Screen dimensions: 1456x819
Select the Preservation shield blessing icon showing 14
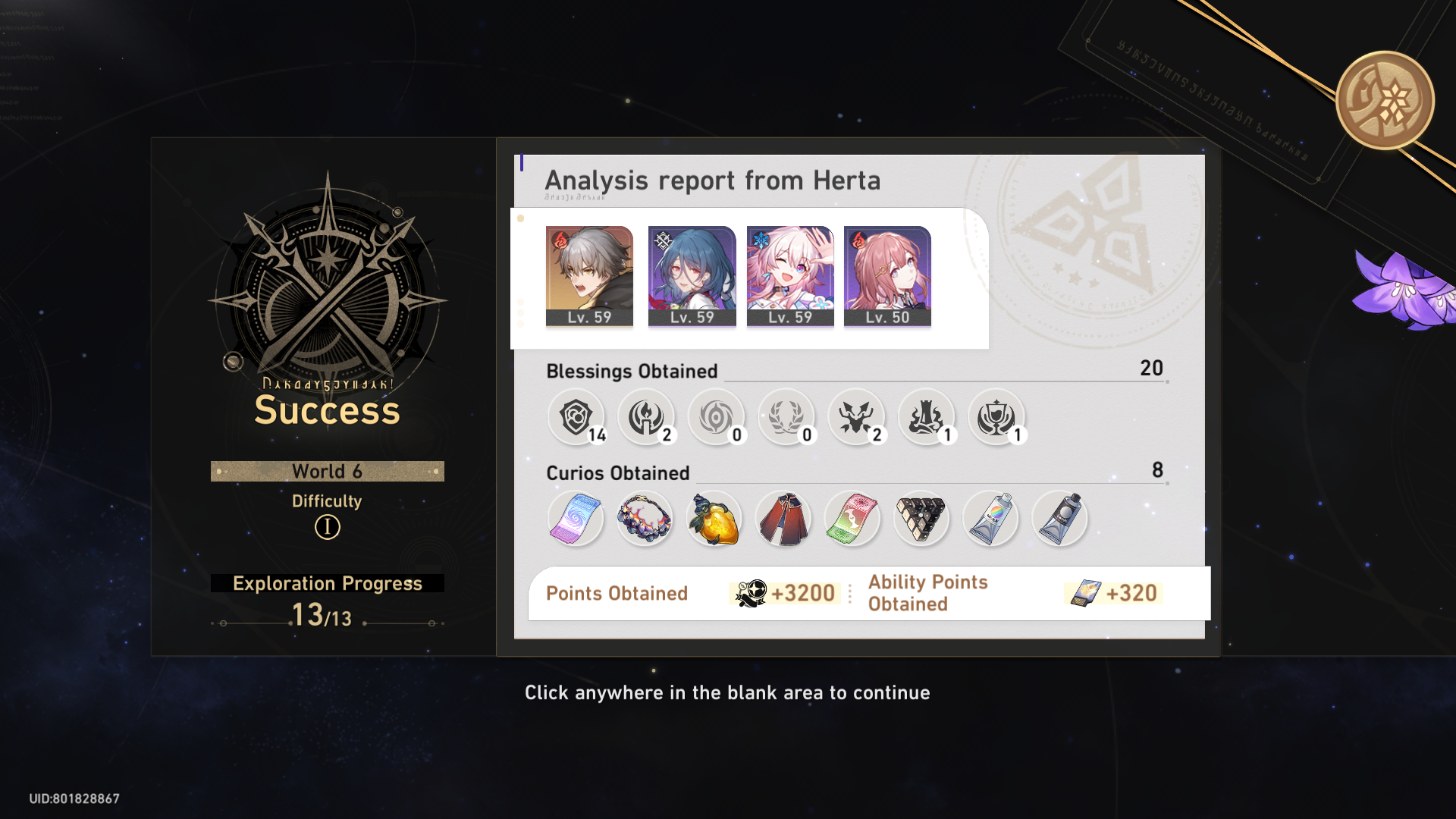(576, 417)
